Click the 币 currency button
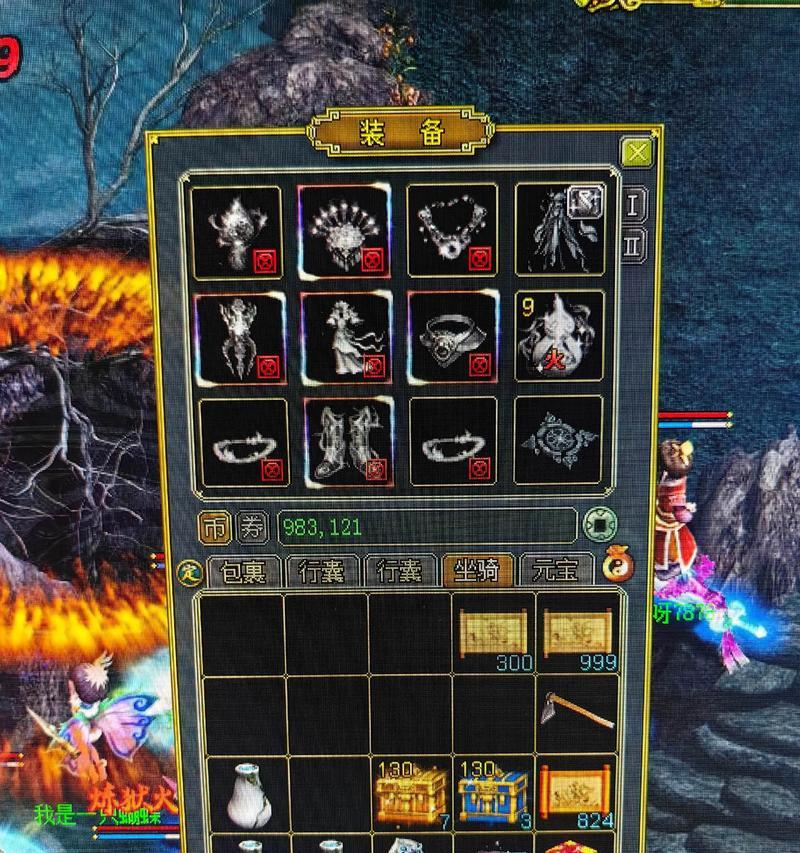The image size is (800, 853). (214, 526)
